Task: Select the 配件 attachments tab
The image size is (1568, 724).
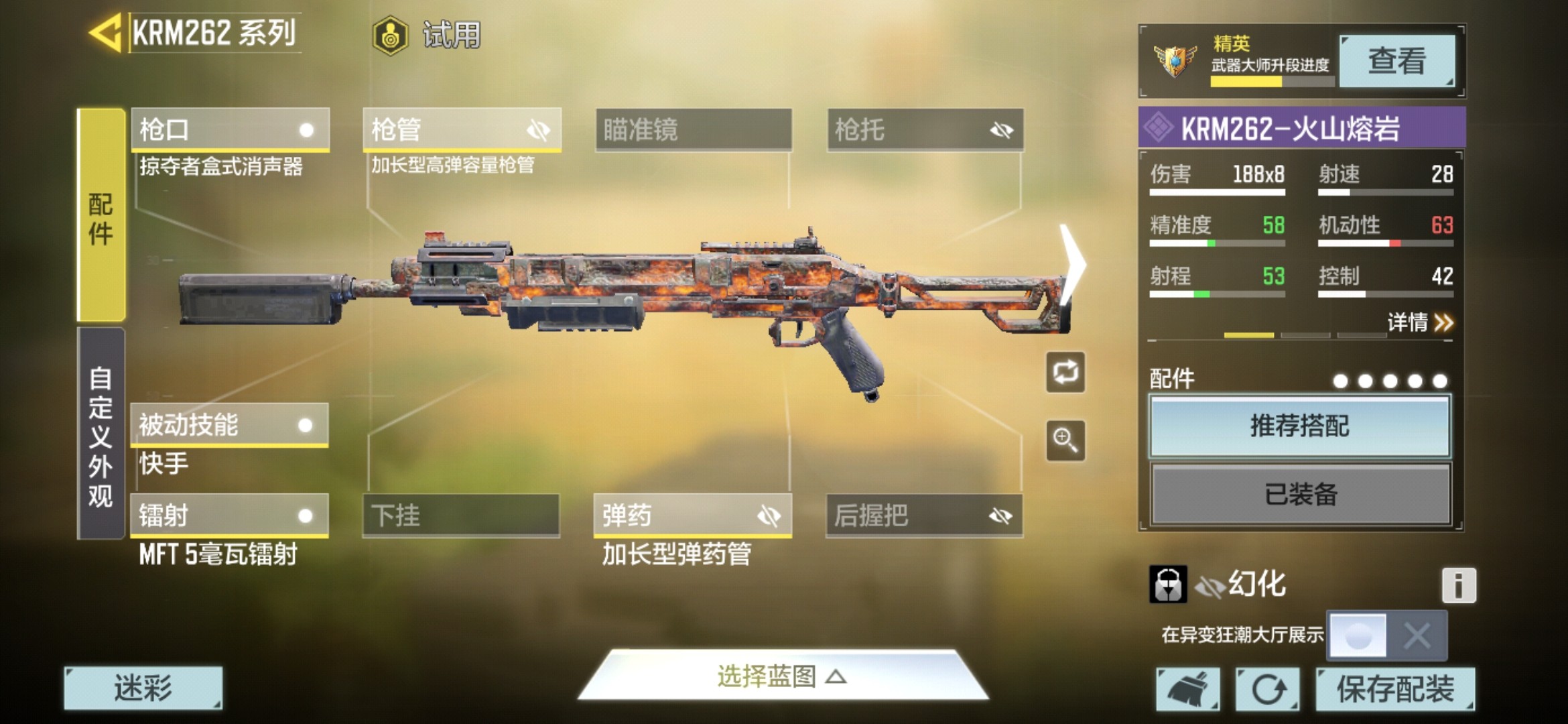Action: [101, 216]
